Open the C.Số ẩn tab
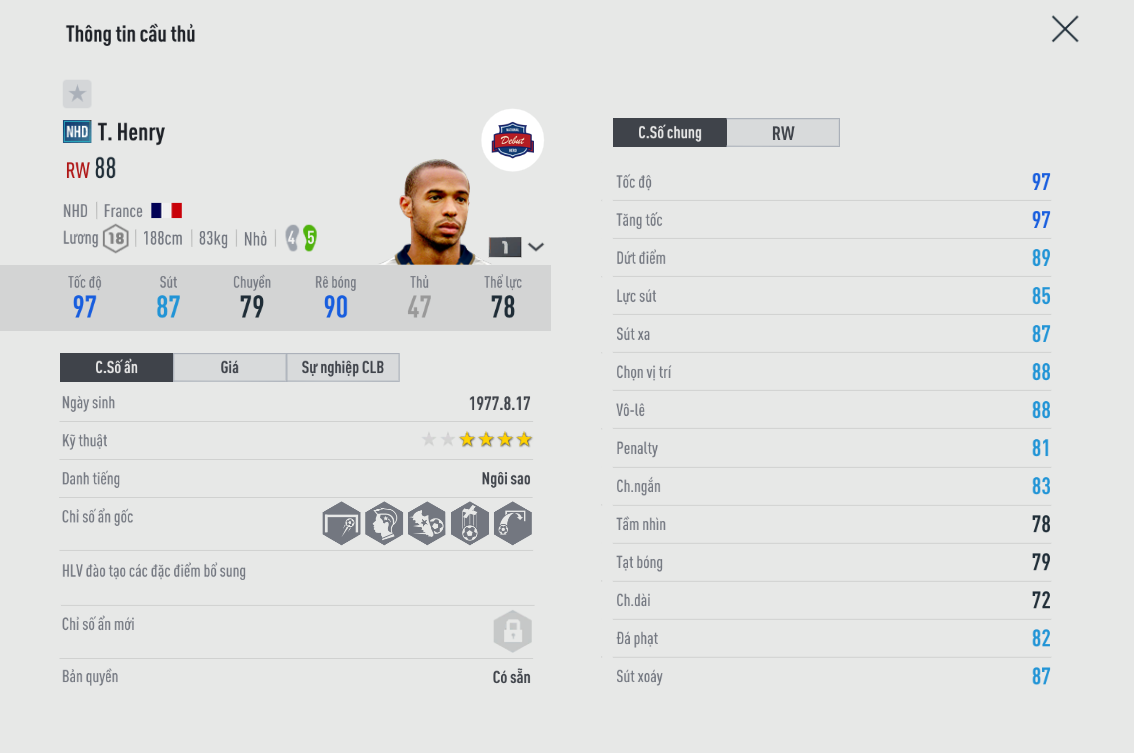This screenshot has height=753, width=1134. (117, 368)
